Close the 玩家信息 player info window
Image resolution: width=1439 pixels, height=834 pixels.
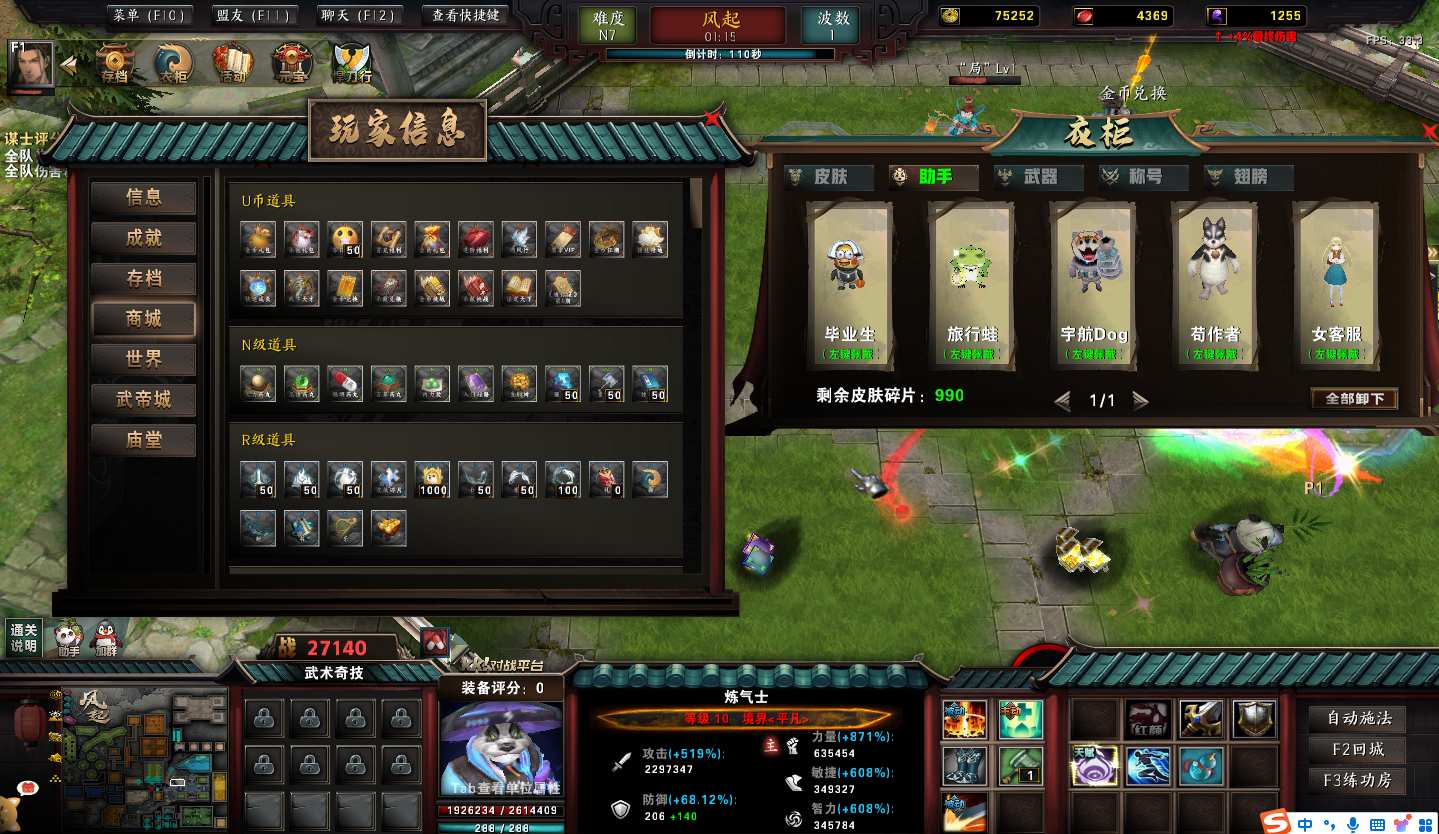tap(712, 119)
